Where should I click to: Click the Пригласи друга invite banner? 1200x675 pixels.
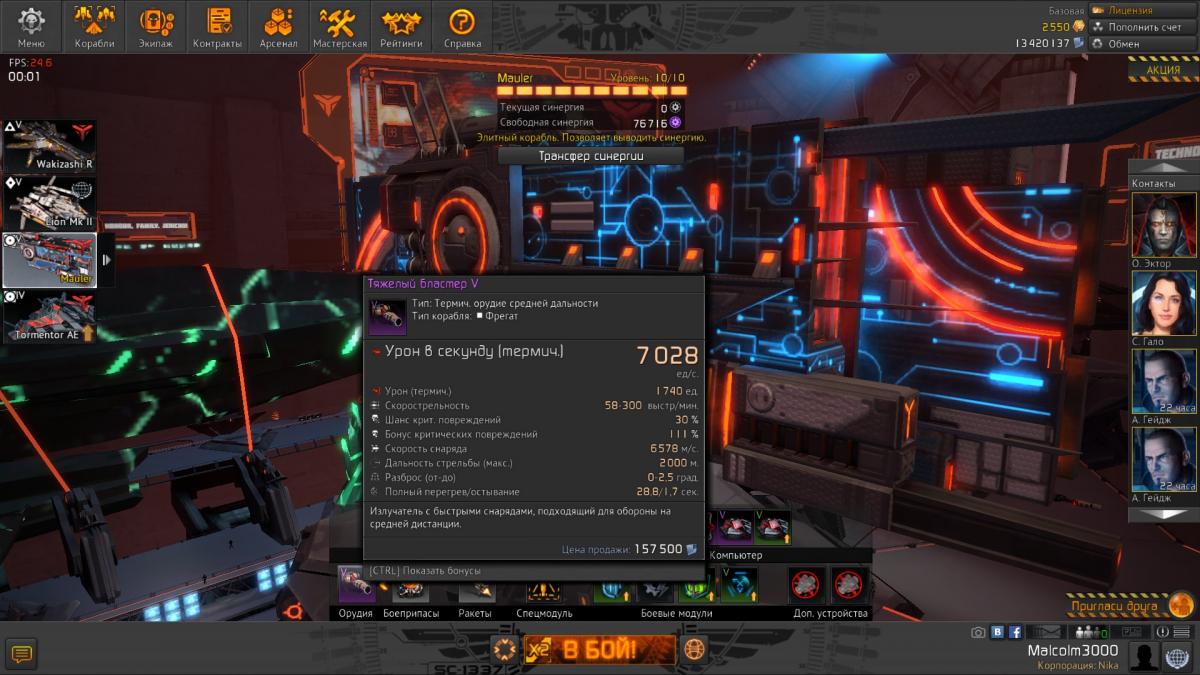click(1130, 606)
